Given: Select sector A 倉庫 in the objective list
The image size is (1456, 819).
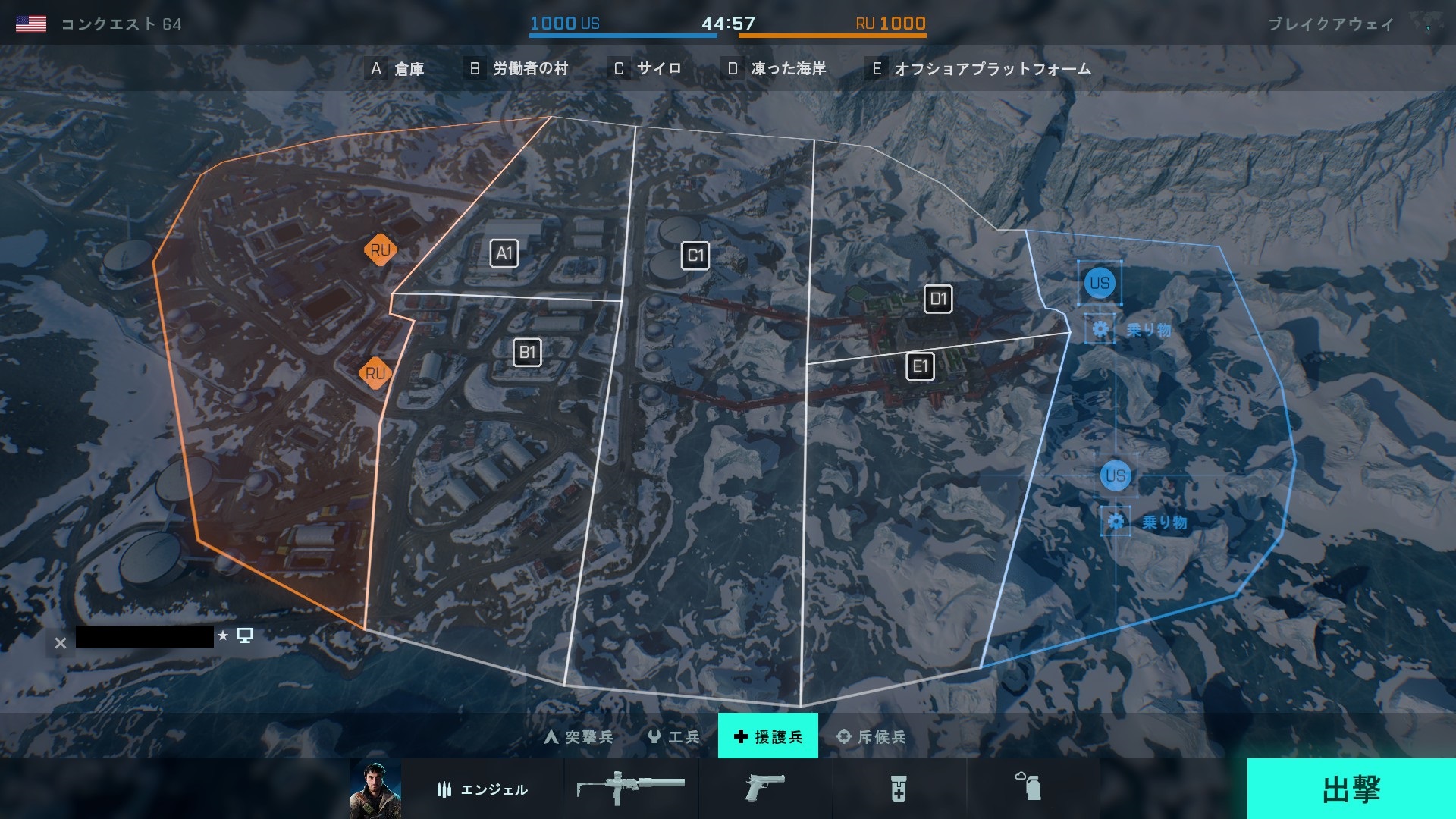Looking at the screenshot, I should [x=396, y=69].
